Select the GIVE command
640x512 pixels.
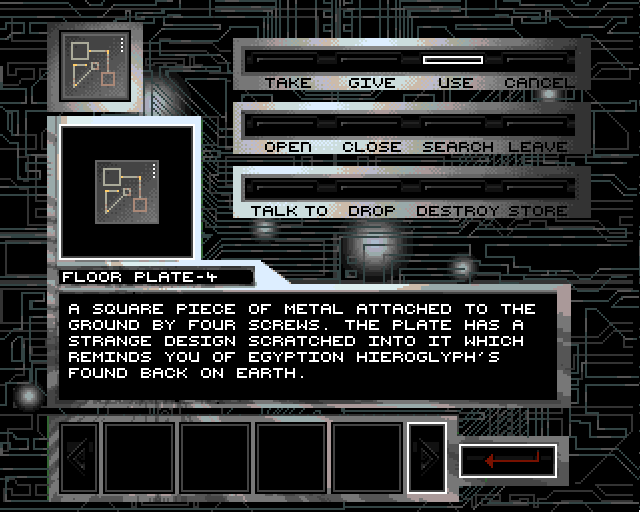(x=371, y=82)
